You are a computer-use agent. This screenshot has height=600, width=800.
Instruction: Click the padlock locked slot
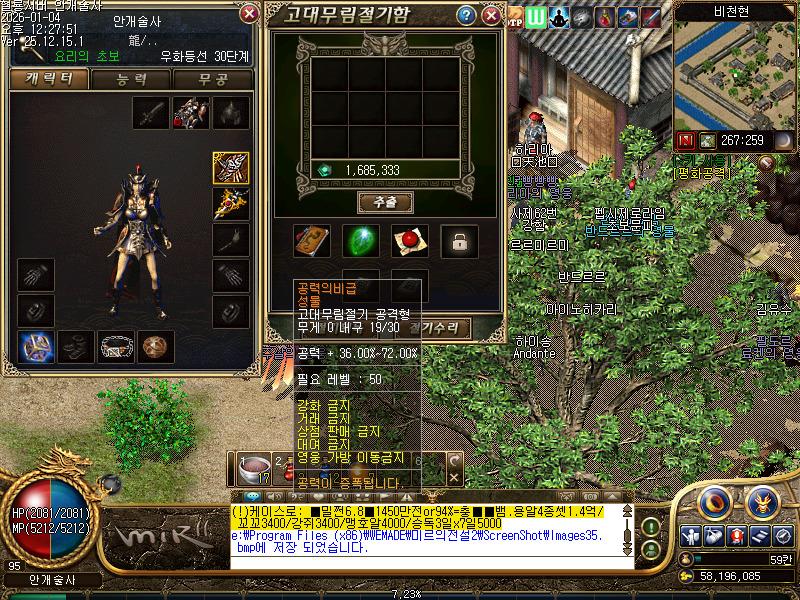coord(459,240)
